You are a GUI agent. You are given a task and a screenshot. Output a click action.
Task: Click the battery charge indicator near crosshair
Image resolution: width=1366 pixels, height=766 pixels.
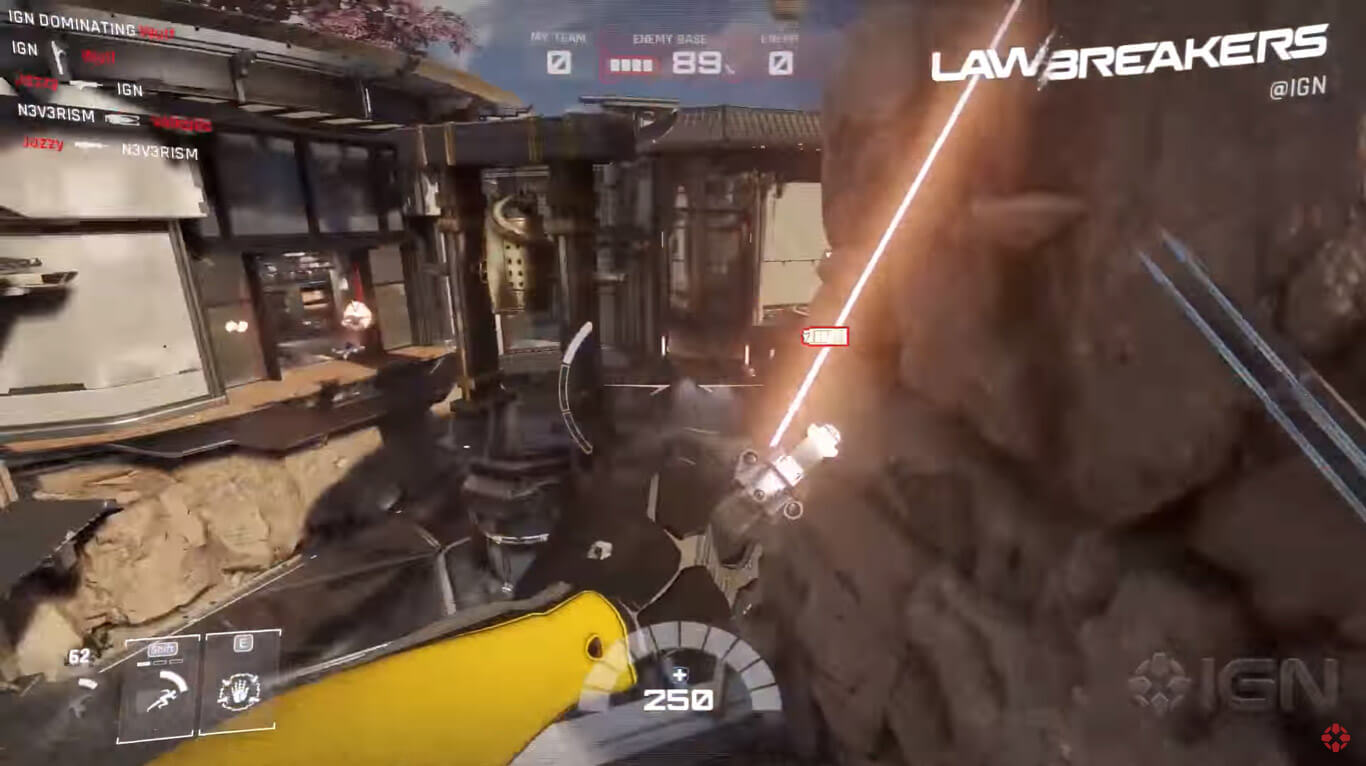tap(822, 337)
